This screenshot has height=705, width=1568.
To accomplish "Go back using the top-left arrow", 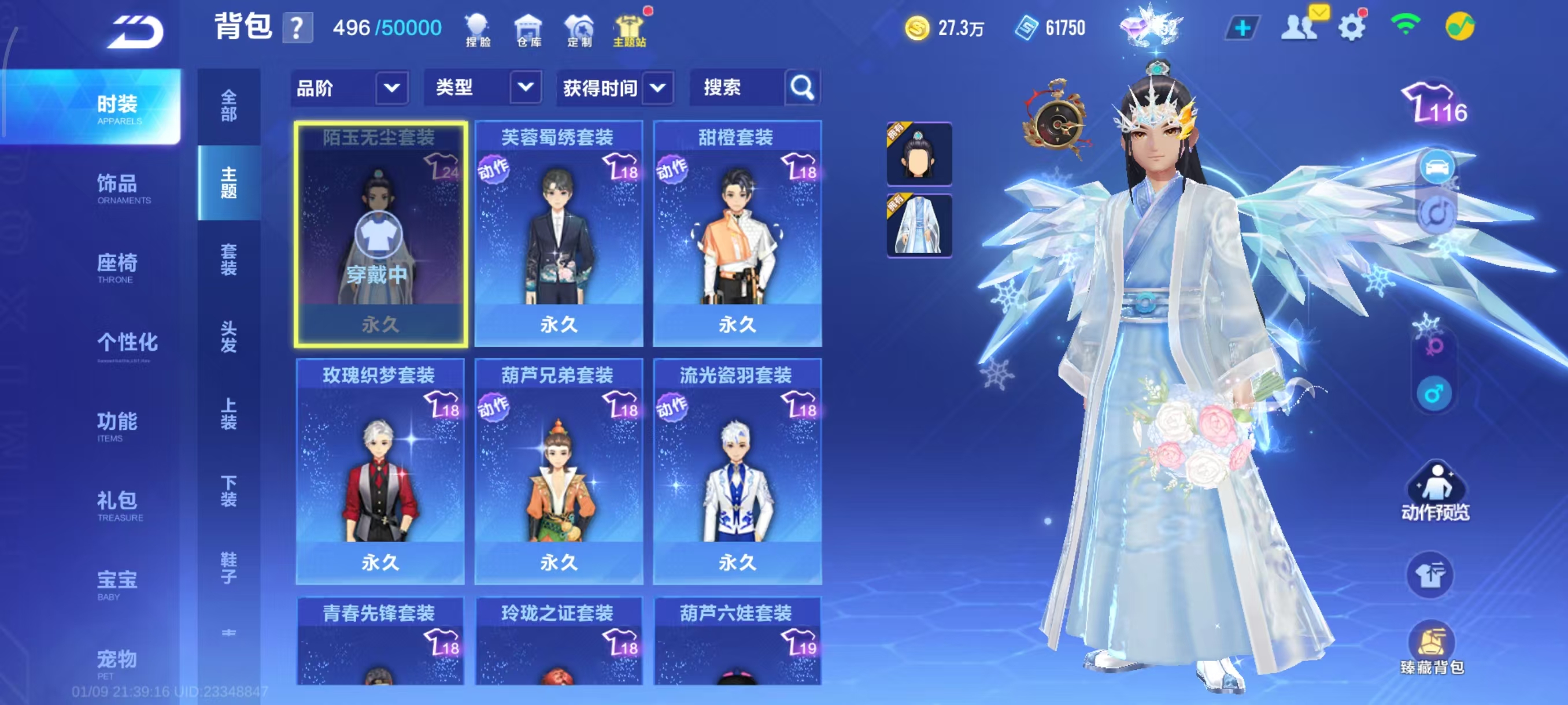I will click(x=135, y=32).
